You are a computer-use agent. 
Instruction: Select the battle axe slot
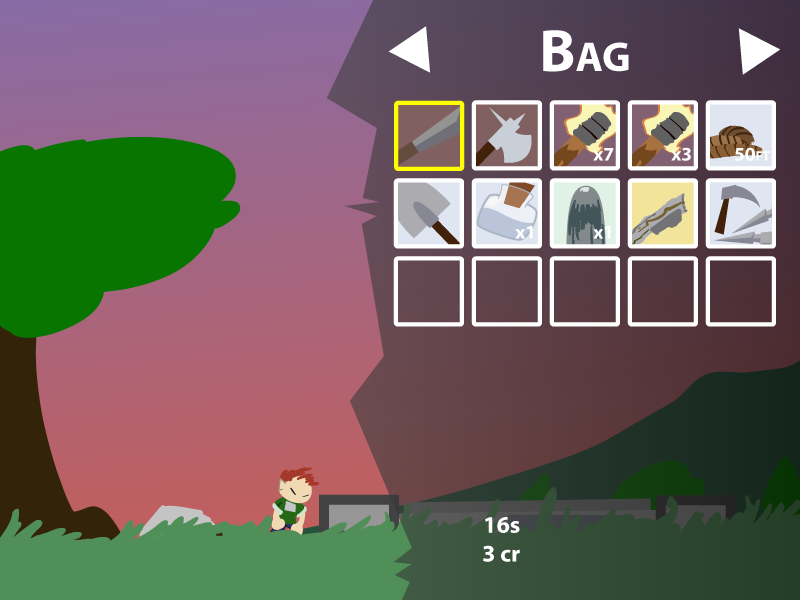507,136
